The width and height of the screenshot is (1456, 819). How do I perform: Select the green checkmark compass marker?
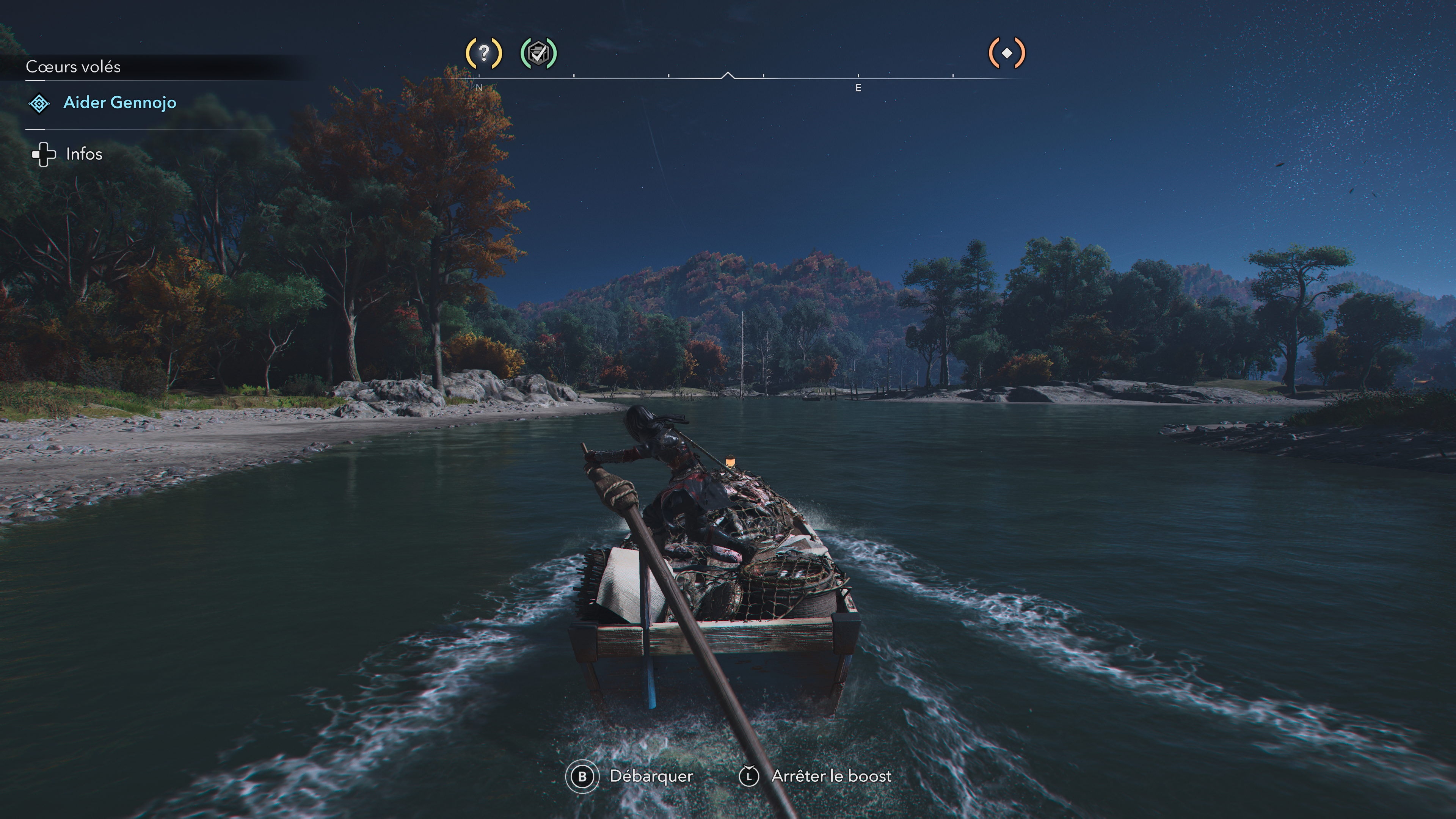click(538, 54)
